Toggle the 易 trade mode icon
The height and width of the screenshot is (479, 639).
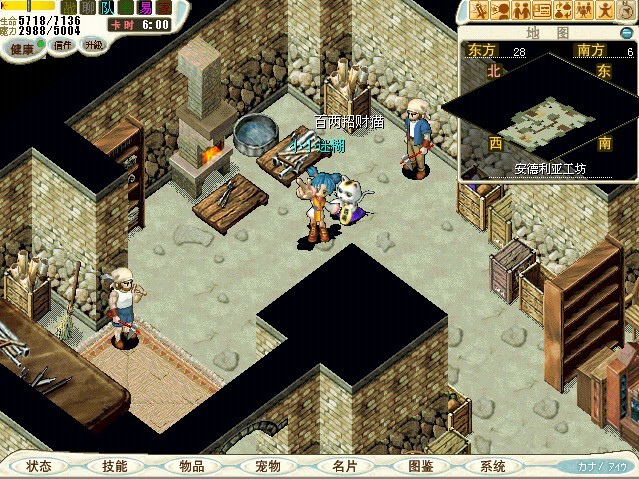click(145, 8)
